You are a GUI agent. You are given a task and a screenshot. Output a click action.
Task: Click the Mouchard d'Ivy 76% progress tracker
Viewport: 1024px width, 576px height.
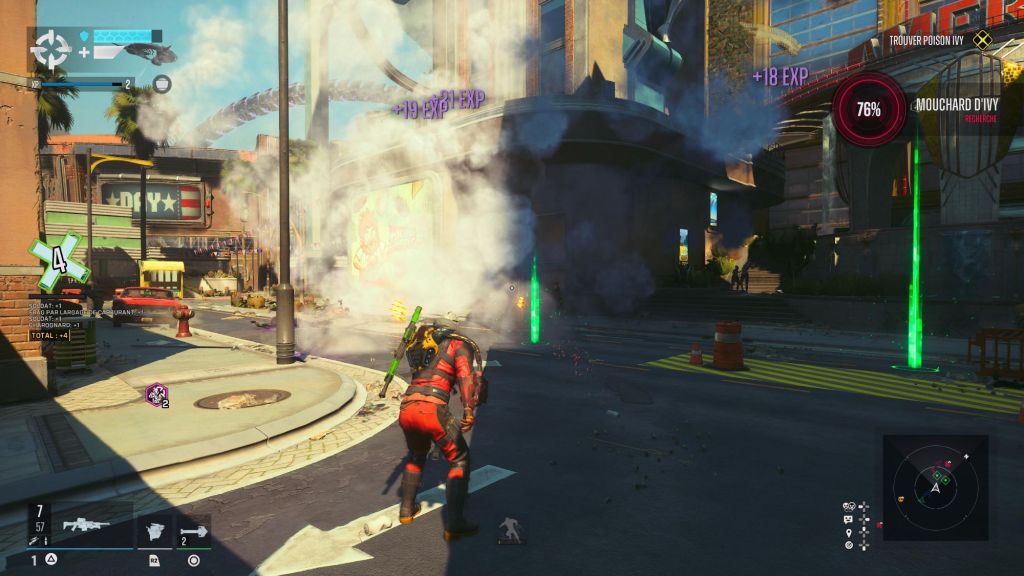tap(869, 109)
